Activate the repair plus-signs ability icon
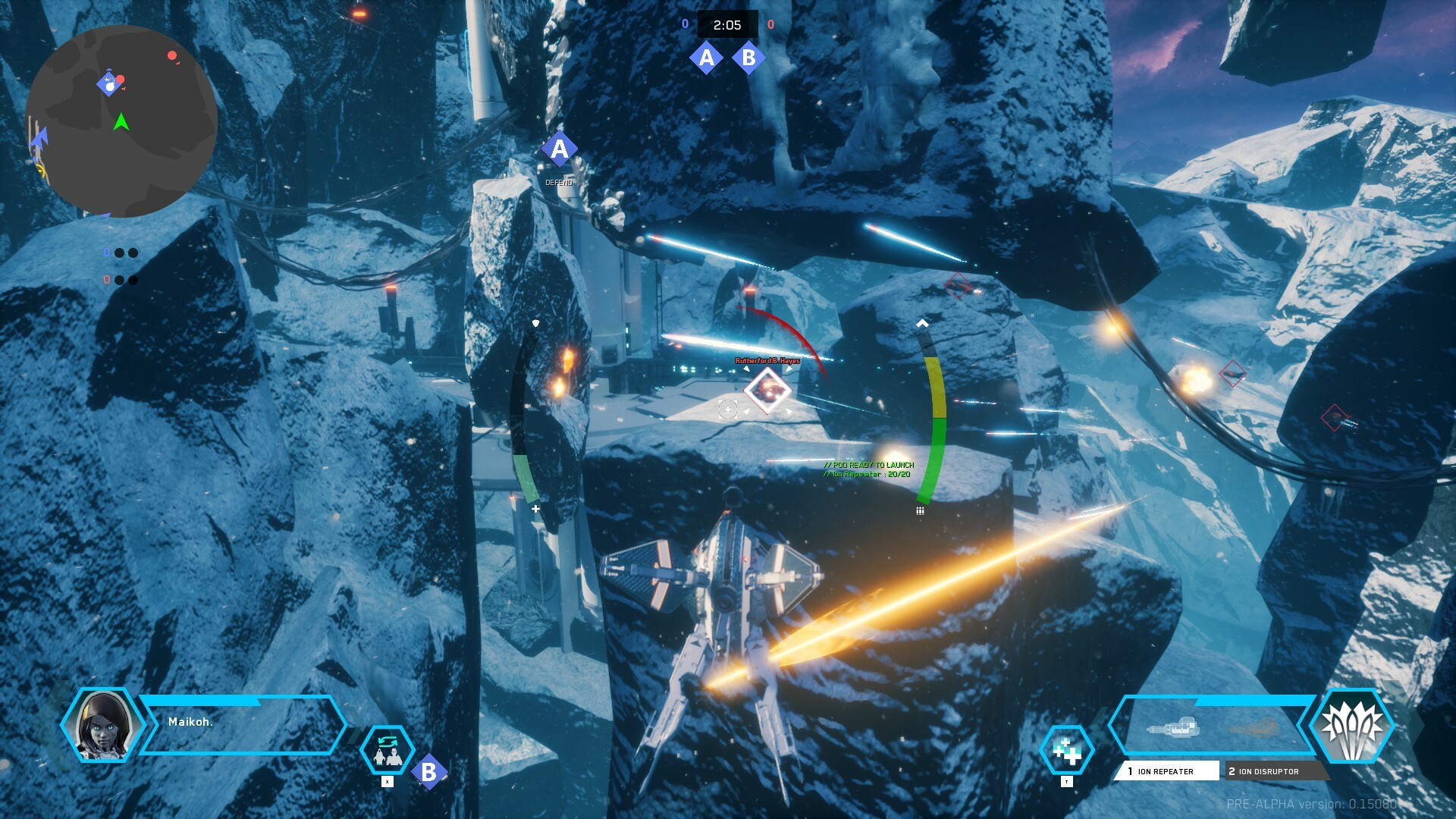Screen dimensions: 1456x819 (x=1067, y=751)
